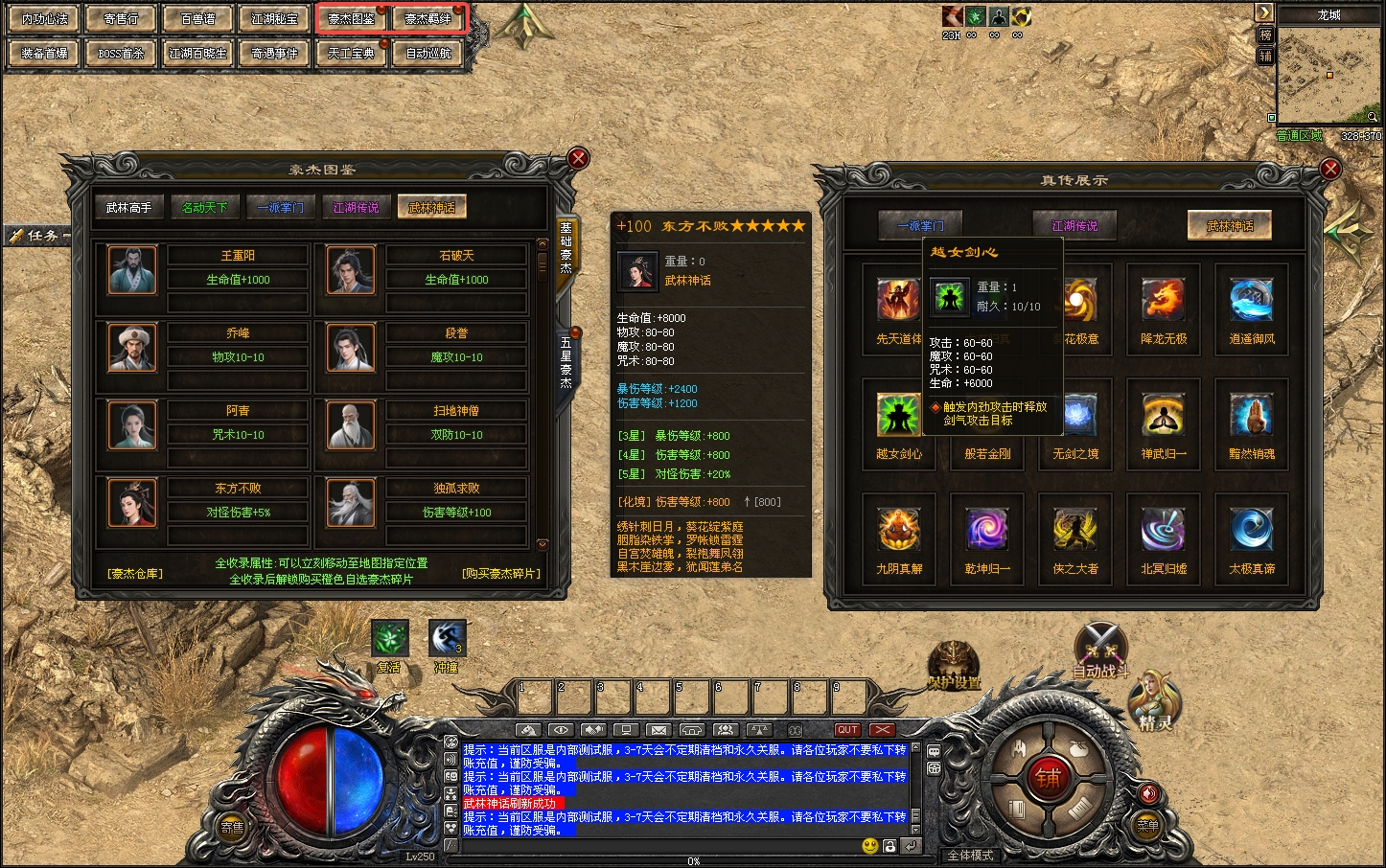This screenshot has width=1386, height=868.
Task: Close the 真传展示 window
Action: pos(1330,170)
